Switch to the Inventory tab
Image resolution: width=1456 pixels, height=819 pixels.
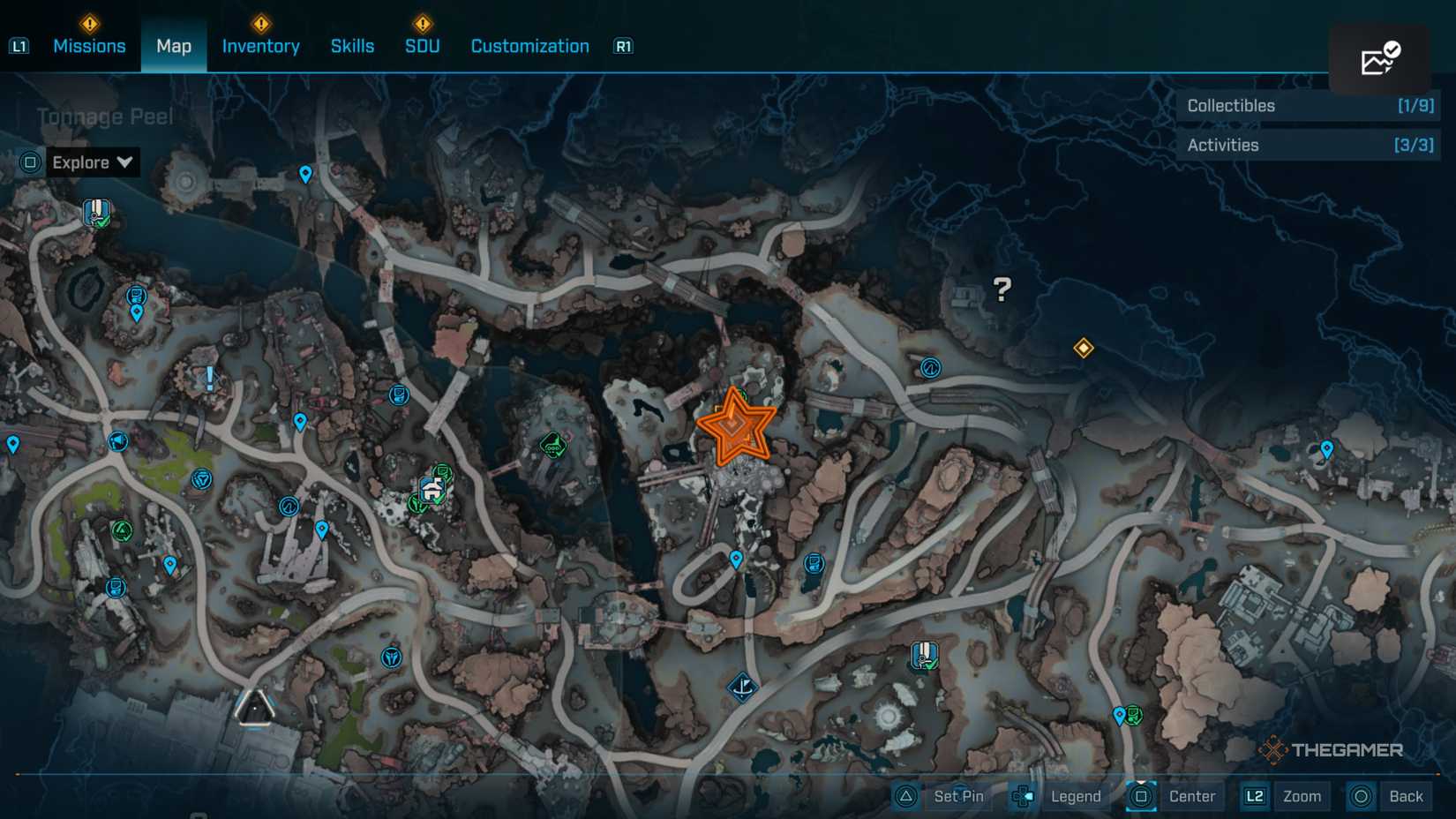click(x=260, y=46)
